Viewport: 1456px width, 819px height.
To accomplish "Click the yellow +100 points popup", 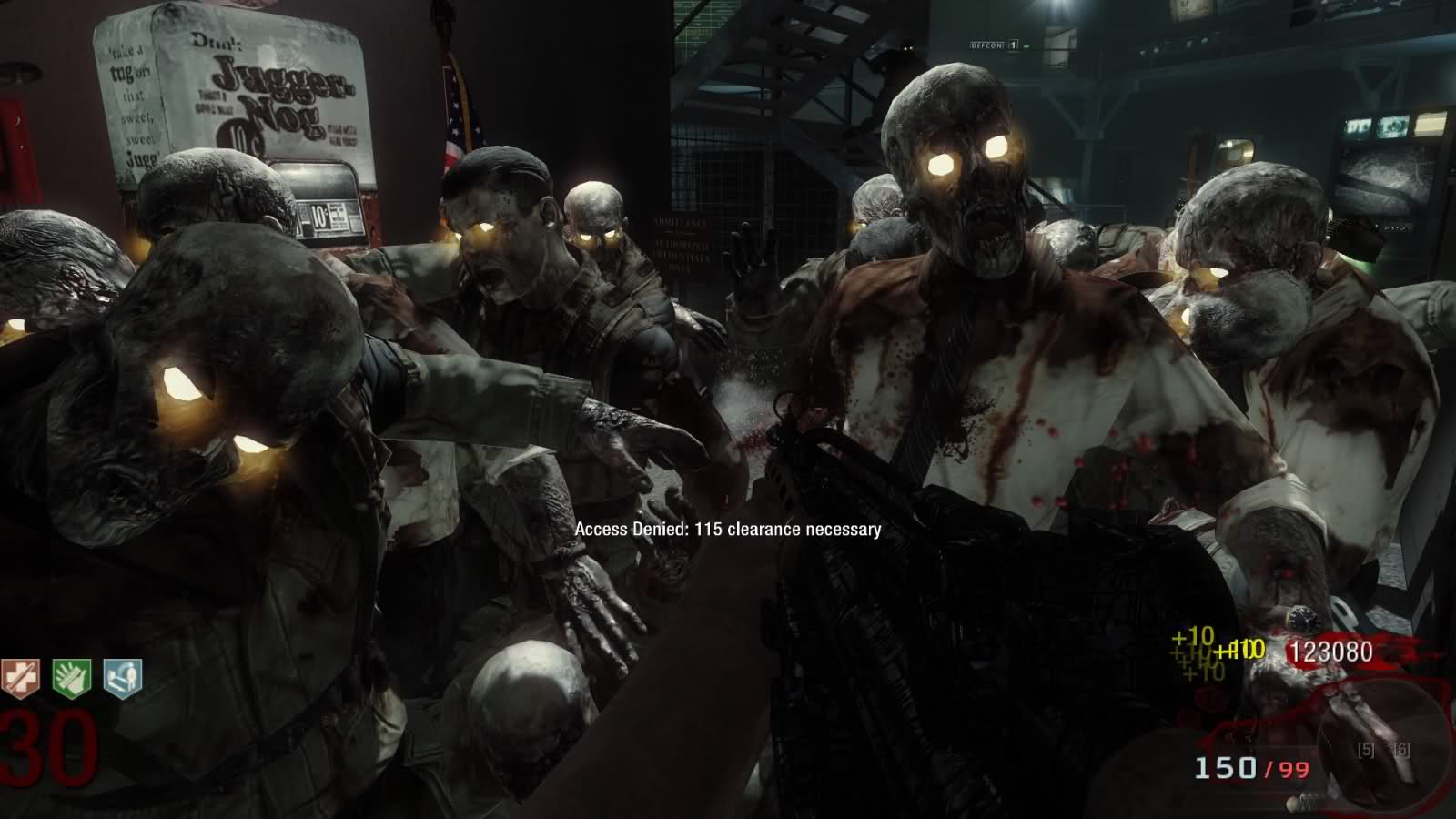I will point(1243,648).
